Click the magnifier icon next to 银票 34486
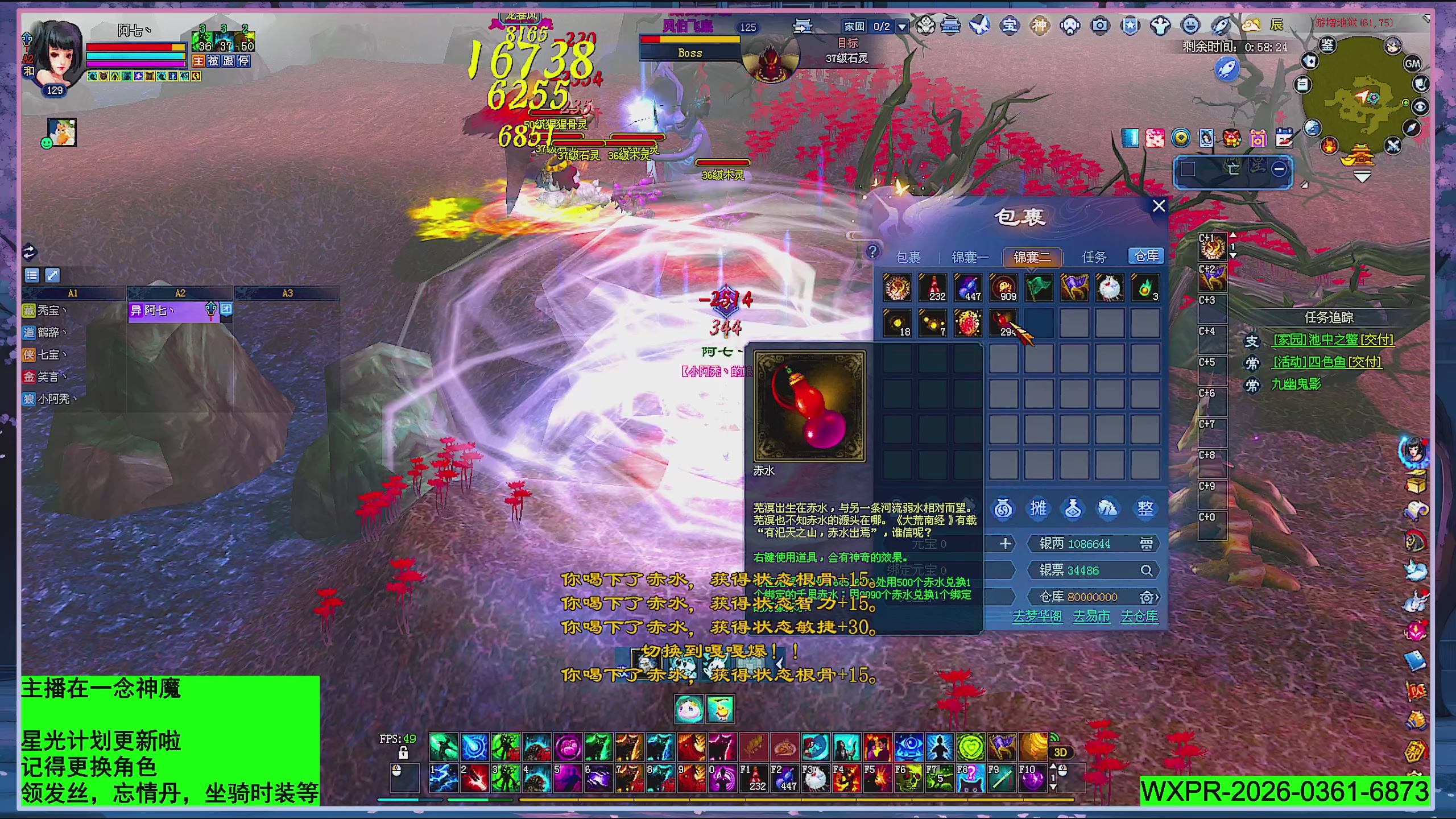Viewport: 1456px width, 819px height. (1147, 570)
